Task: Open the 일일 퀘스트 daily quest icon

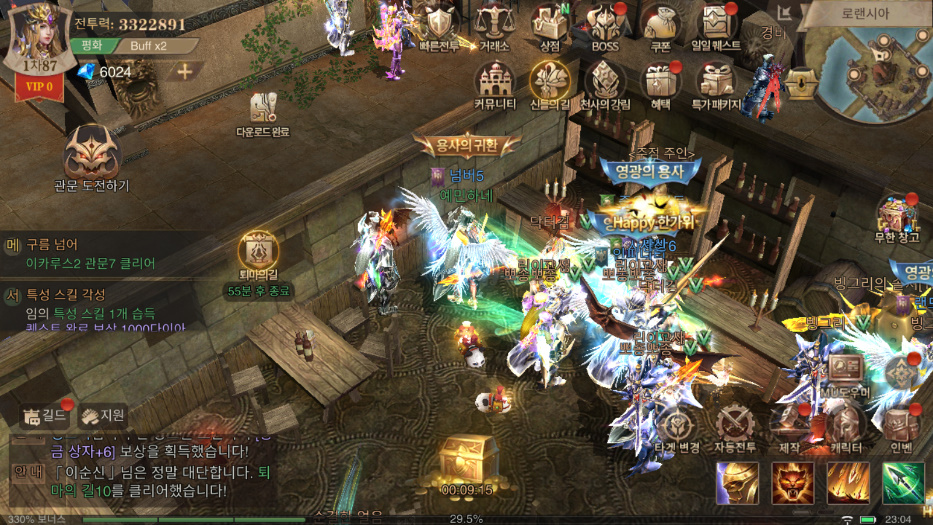Action: coord(716,25)
